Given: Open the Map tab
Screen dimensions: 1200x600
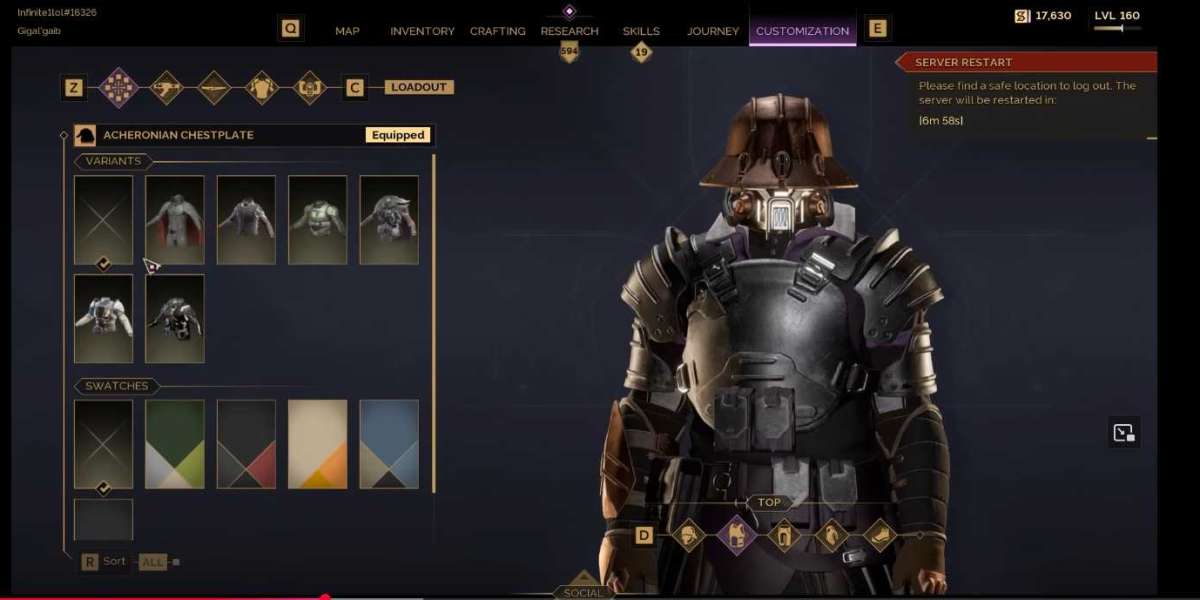Looking at the screenshot, I should coord(347,31).
